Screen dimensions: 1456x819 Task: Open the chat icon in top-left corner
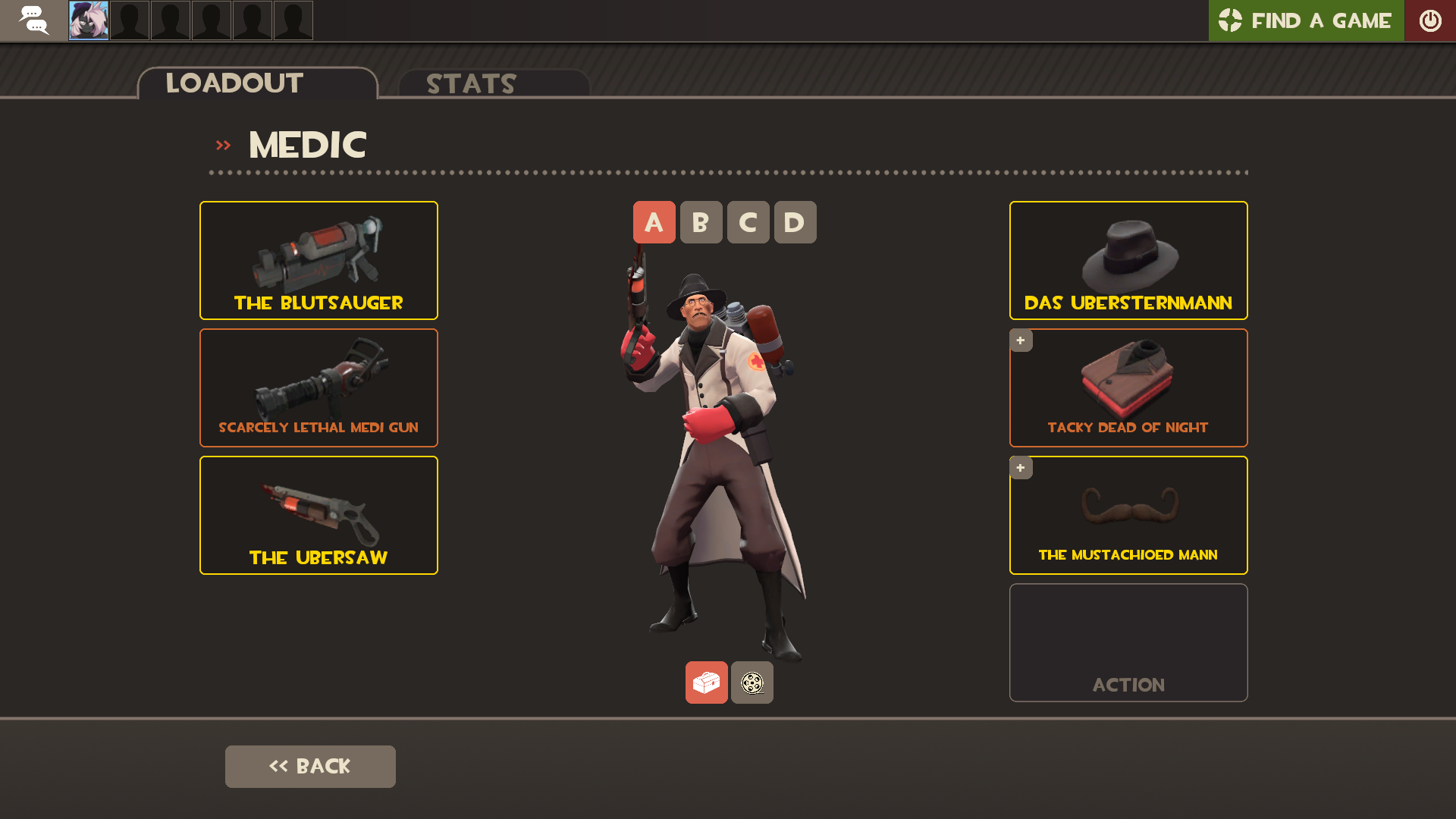(34, 20)
